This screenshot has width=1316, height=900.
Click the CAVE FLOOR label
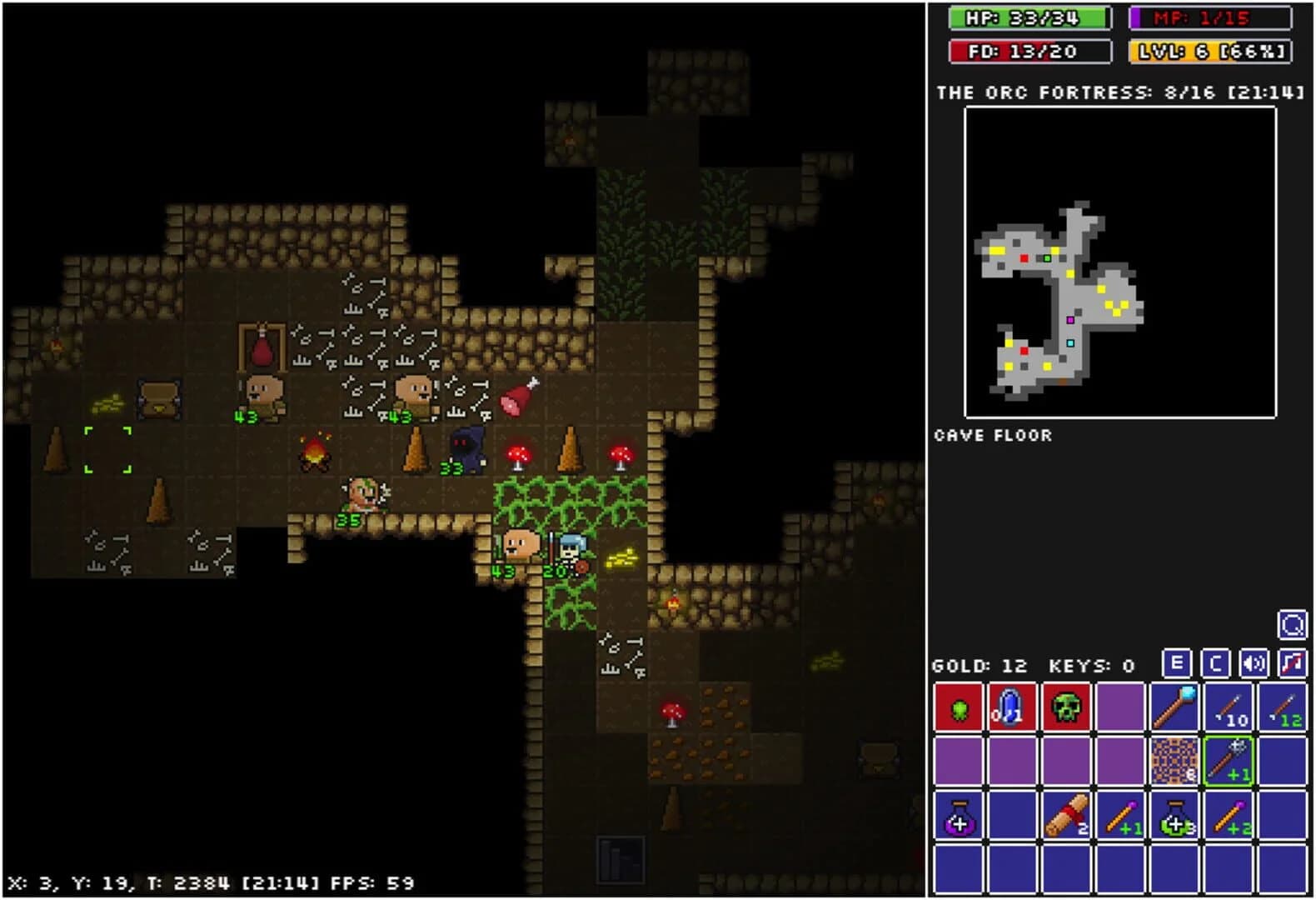pos(993,434)
